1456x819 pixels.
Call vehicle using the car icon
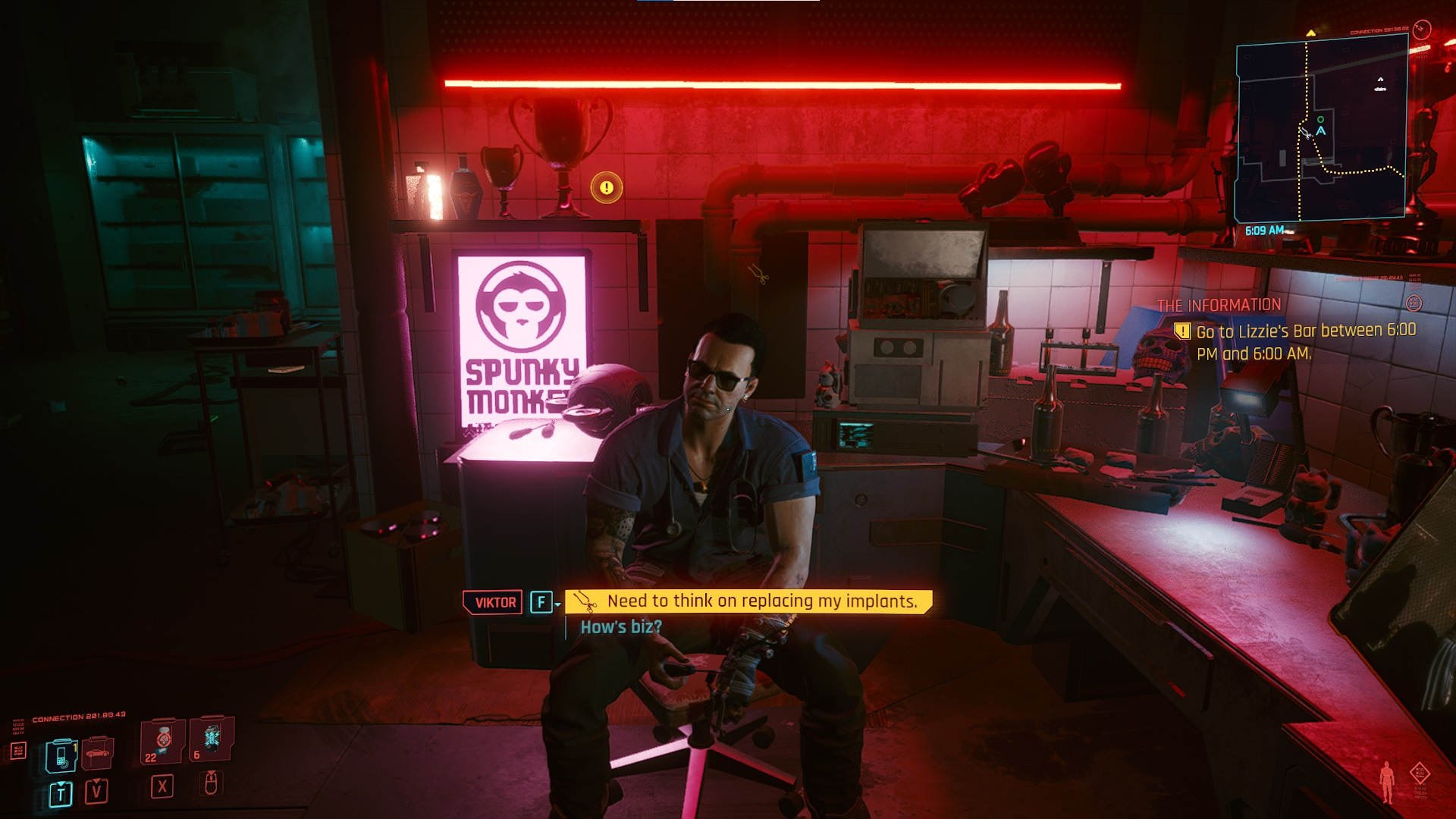97,753
